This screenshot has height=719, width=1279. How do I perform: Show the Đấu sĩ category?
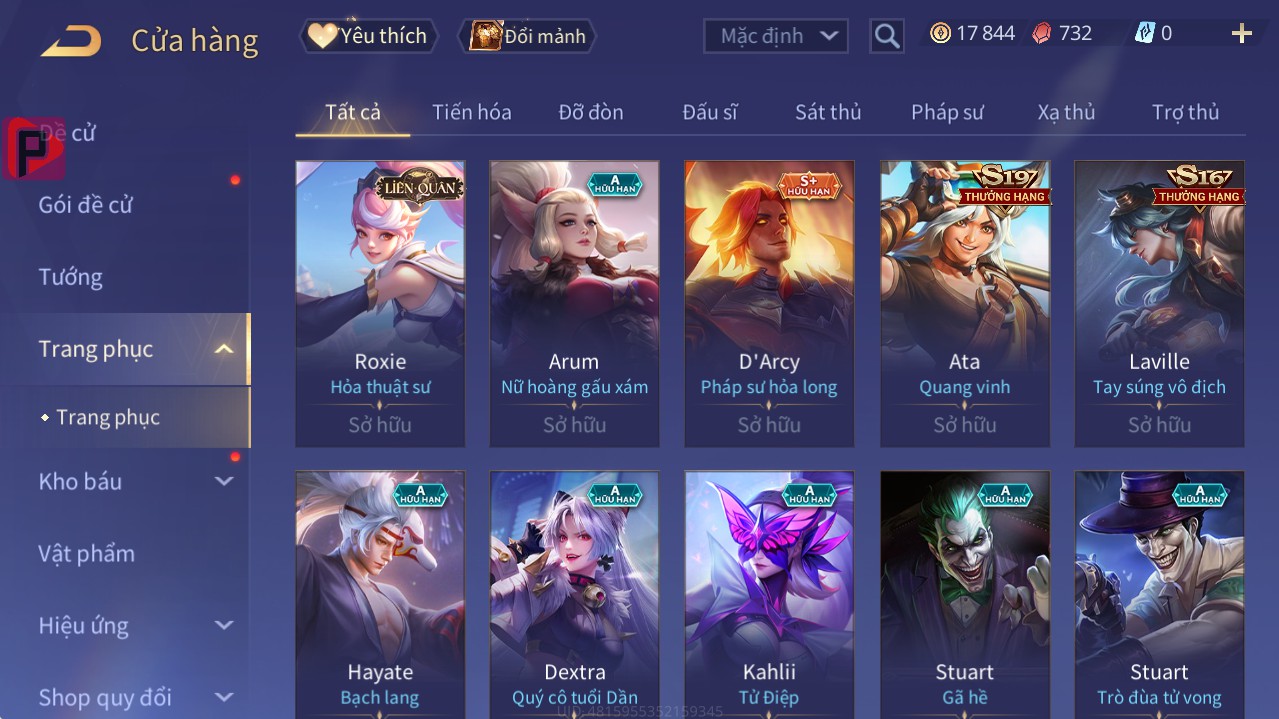coord(710,112)
